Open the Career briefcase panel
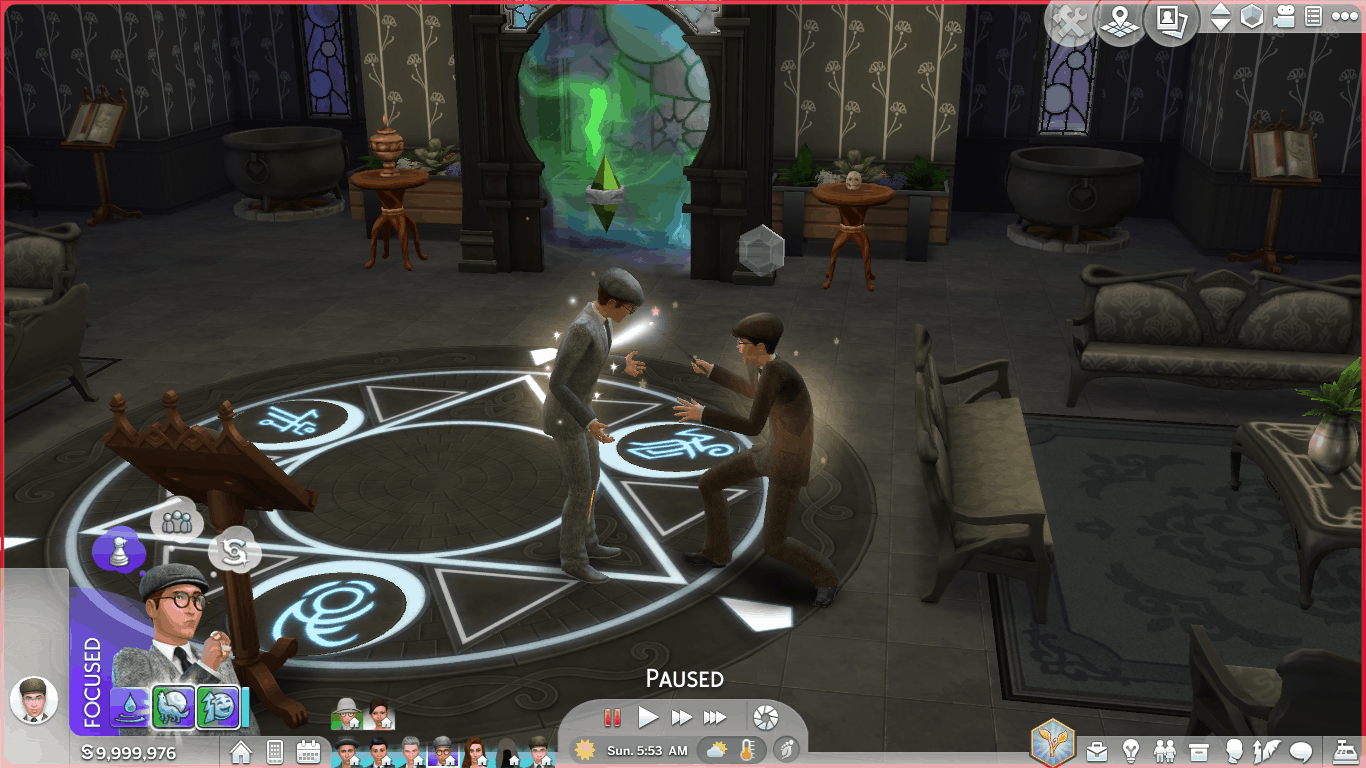Image resolution: width=1366 pixels, height=768 pixels. tap(1098, 750)
